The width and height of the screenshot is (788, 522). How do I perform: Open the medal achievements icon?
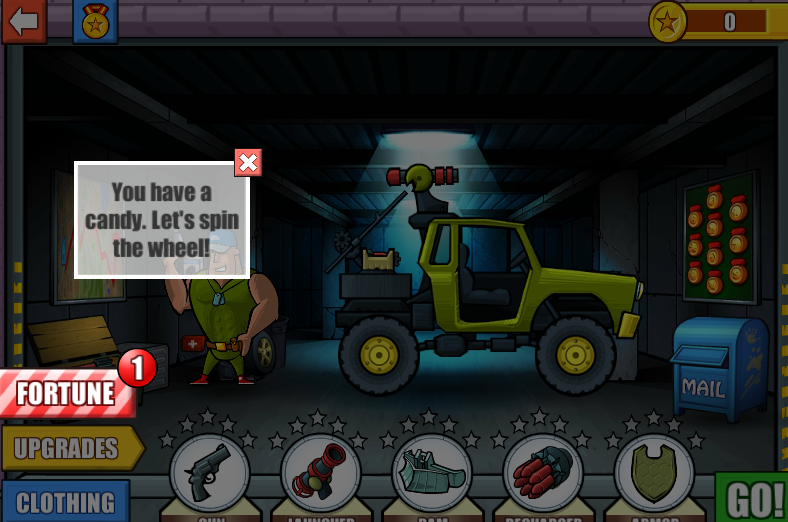[x=95, y=21]
